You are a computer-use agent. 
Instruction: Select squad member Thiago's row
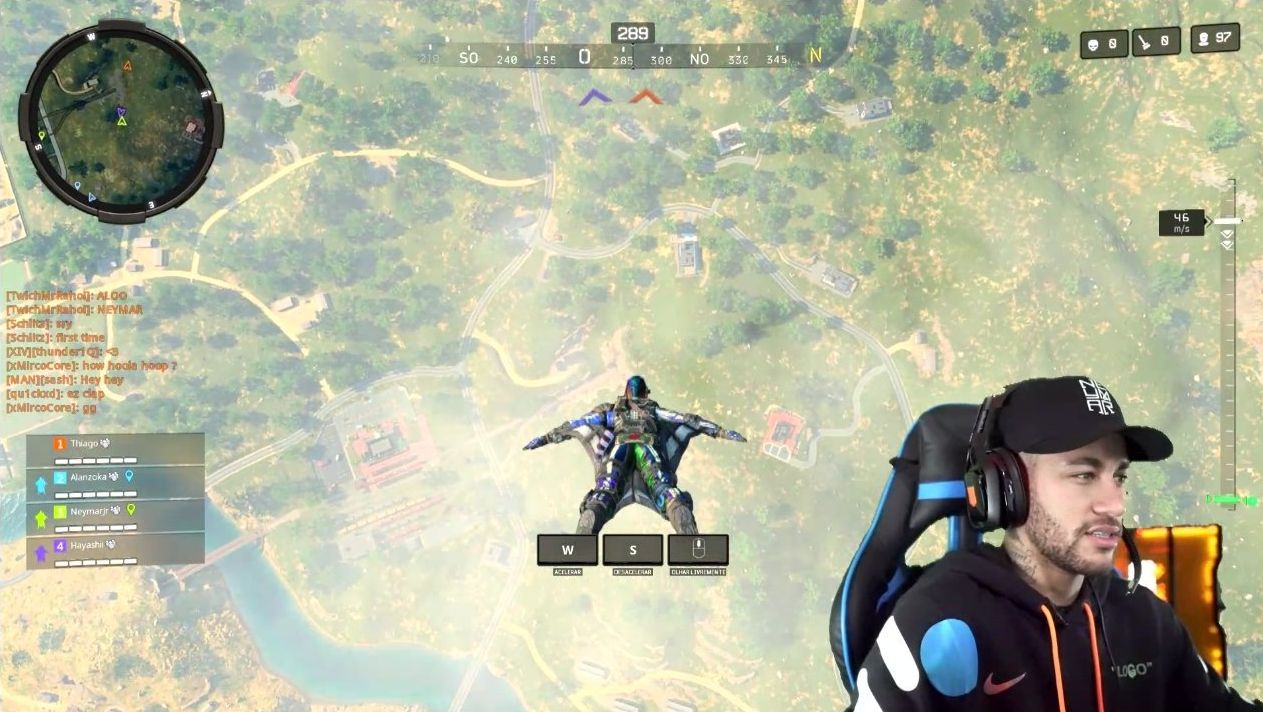coord(115,447)
